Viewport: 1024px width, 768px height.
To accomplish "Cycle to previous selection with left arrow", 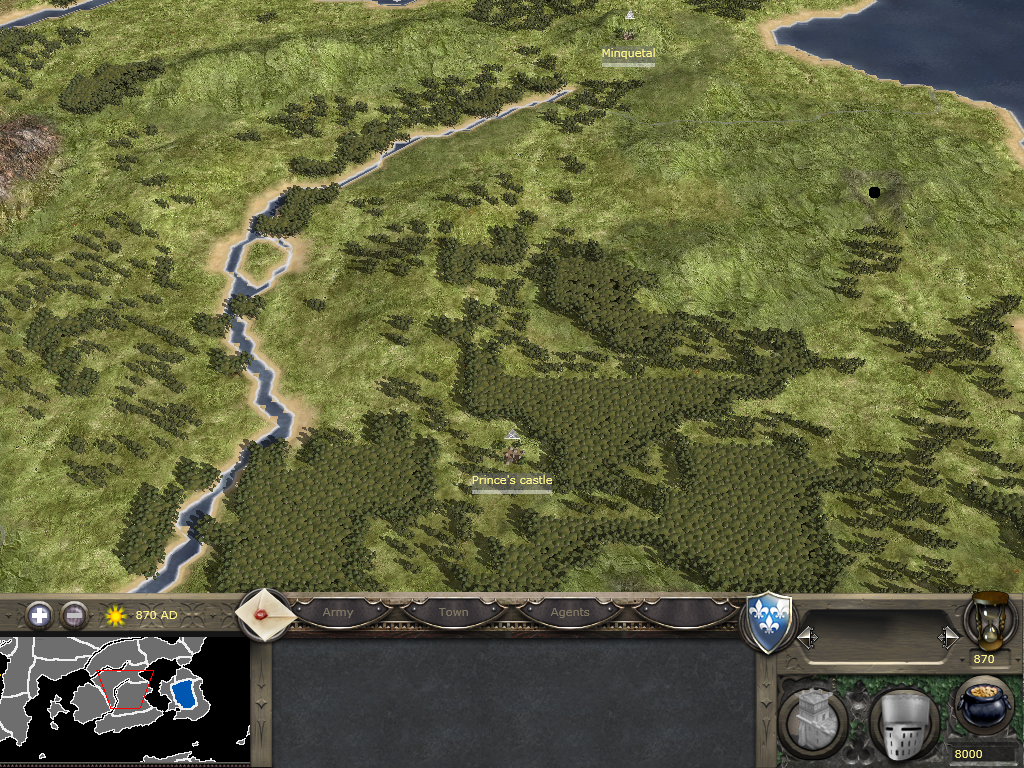I will pyautogui.click(x=807, y=637).
